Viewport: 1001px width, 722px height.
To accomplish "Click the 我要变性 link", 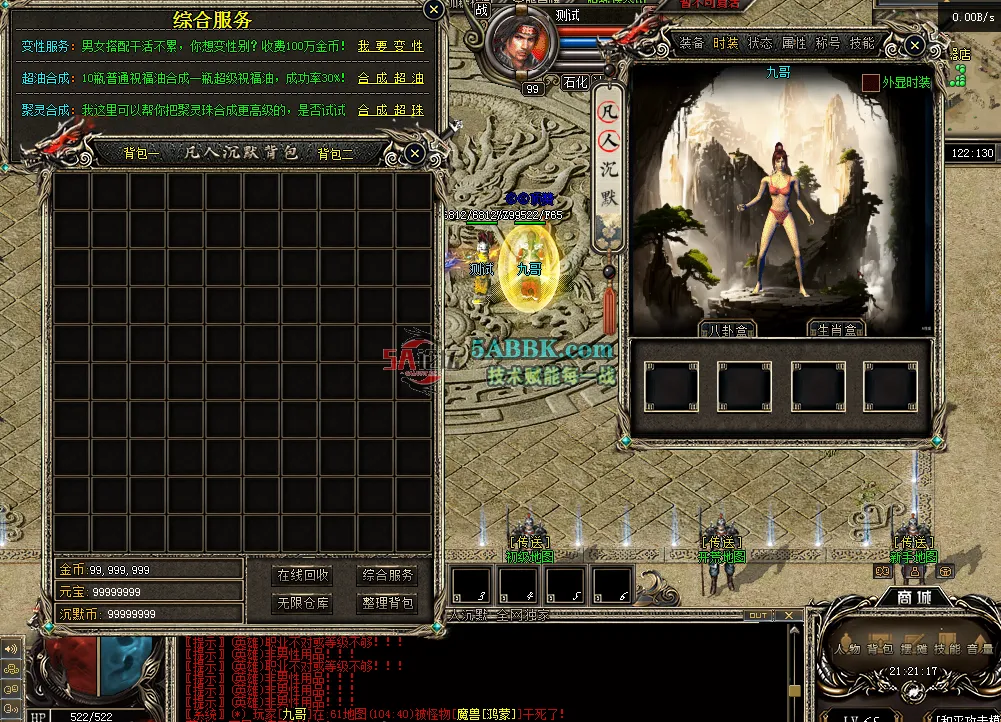I will click(x=390, y=46).
